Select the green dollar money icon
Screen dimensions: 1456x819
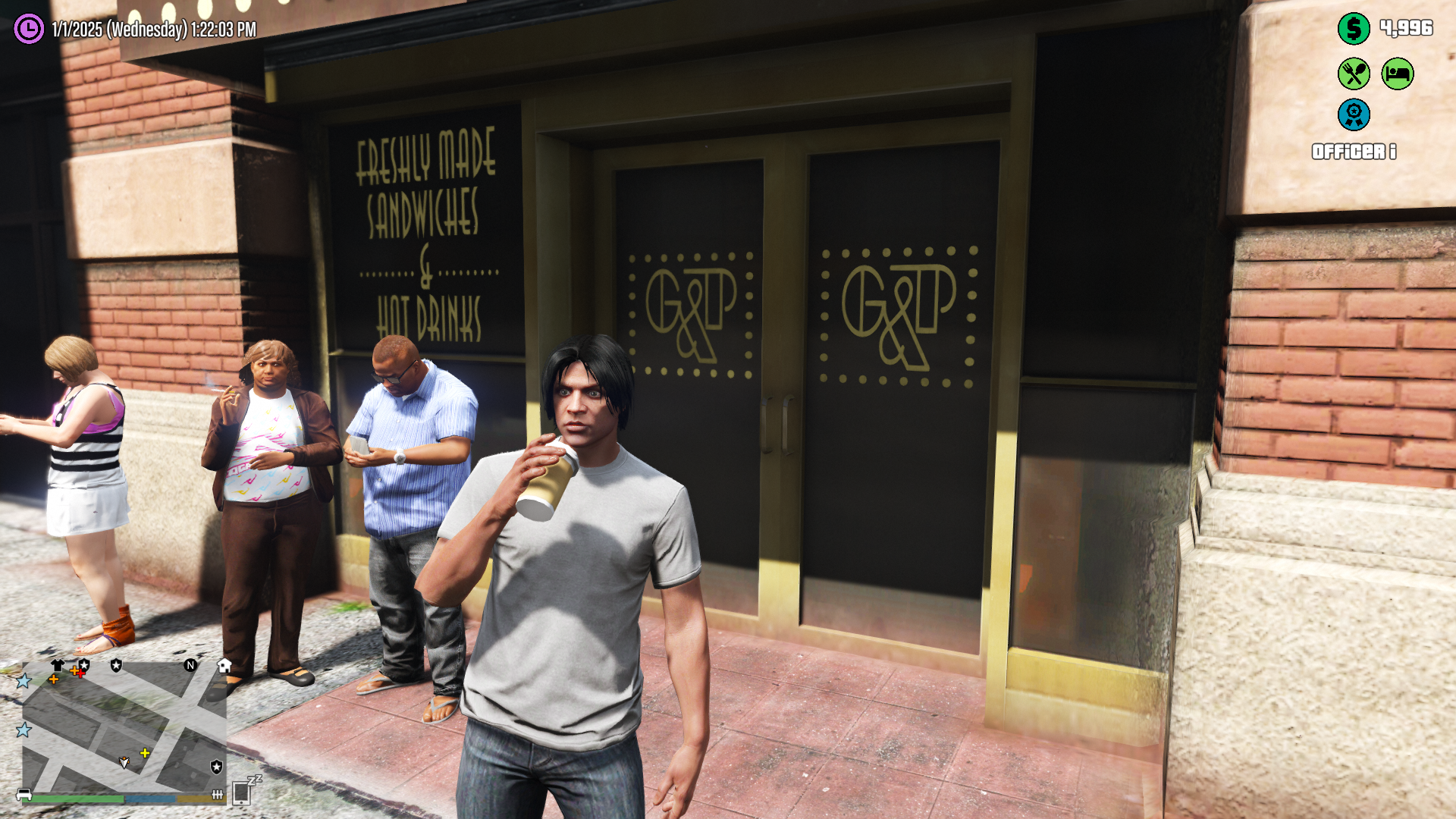pyautogui.click(x=1354, y=29)
